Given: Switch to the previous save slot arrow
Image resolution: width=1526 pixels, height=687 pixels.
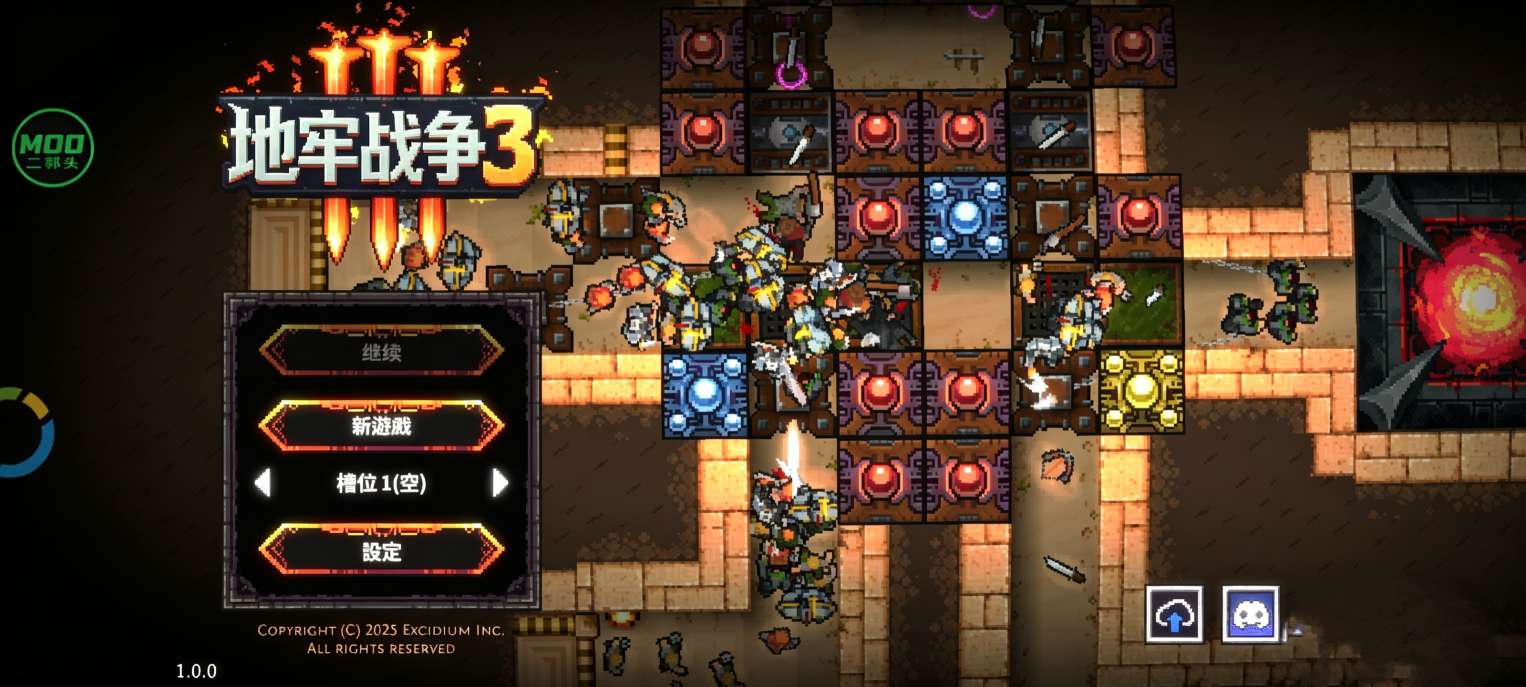Looking at the screenshot, I should coord(263,484).
